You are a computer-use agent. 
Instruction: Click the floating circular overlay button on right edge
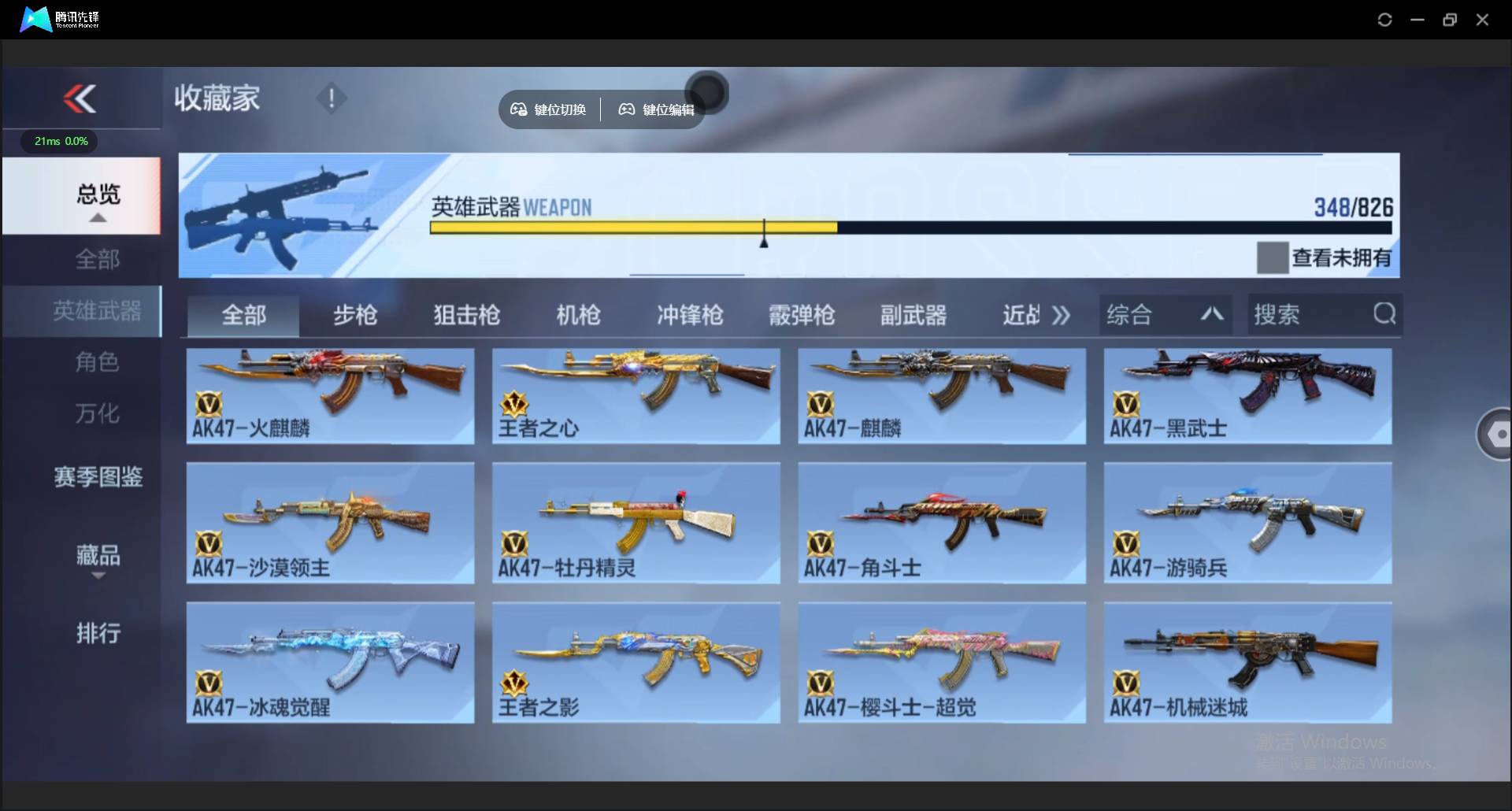(1499, 434)
